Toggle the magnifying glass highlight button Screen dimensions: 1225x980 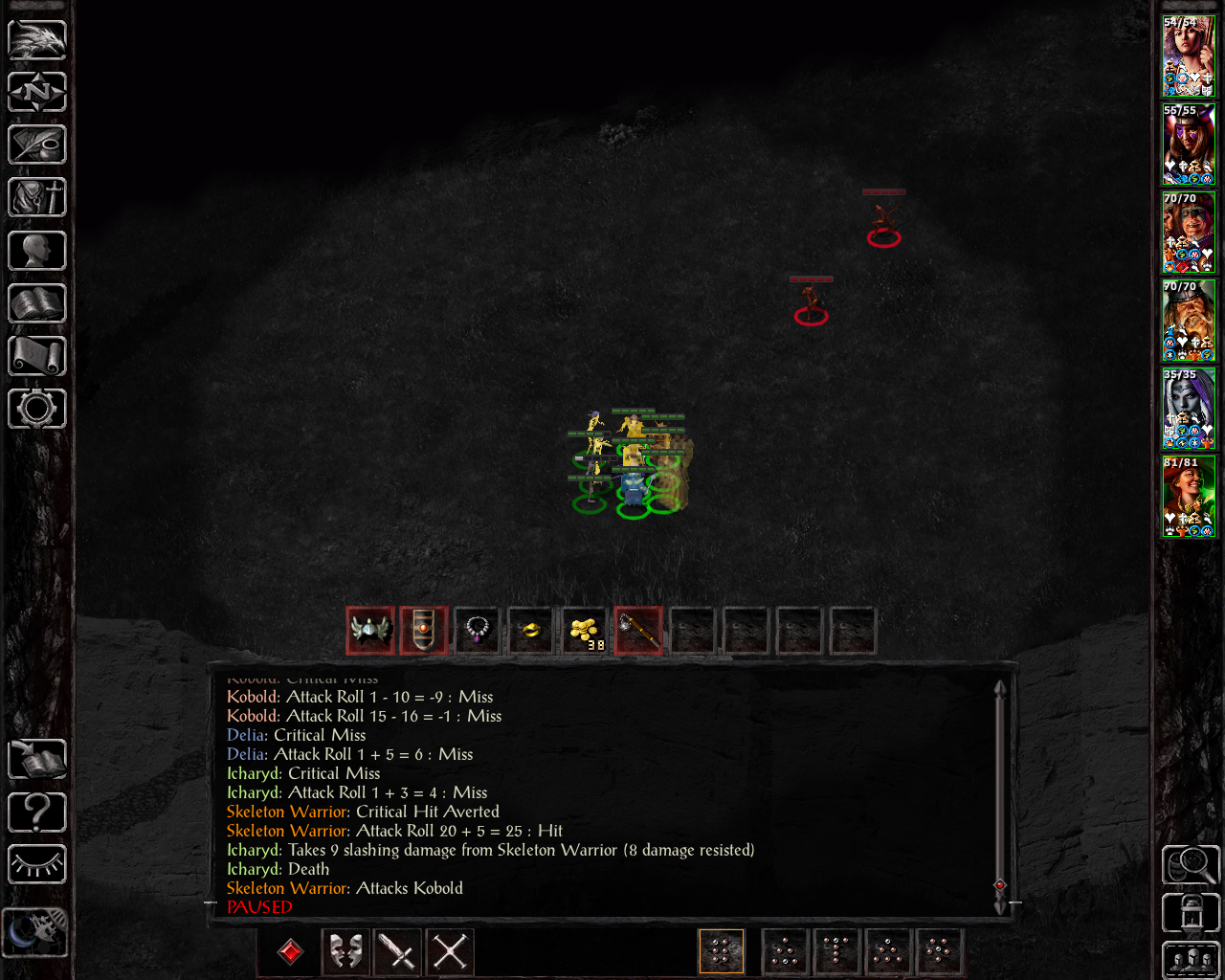pos(1191,865)
